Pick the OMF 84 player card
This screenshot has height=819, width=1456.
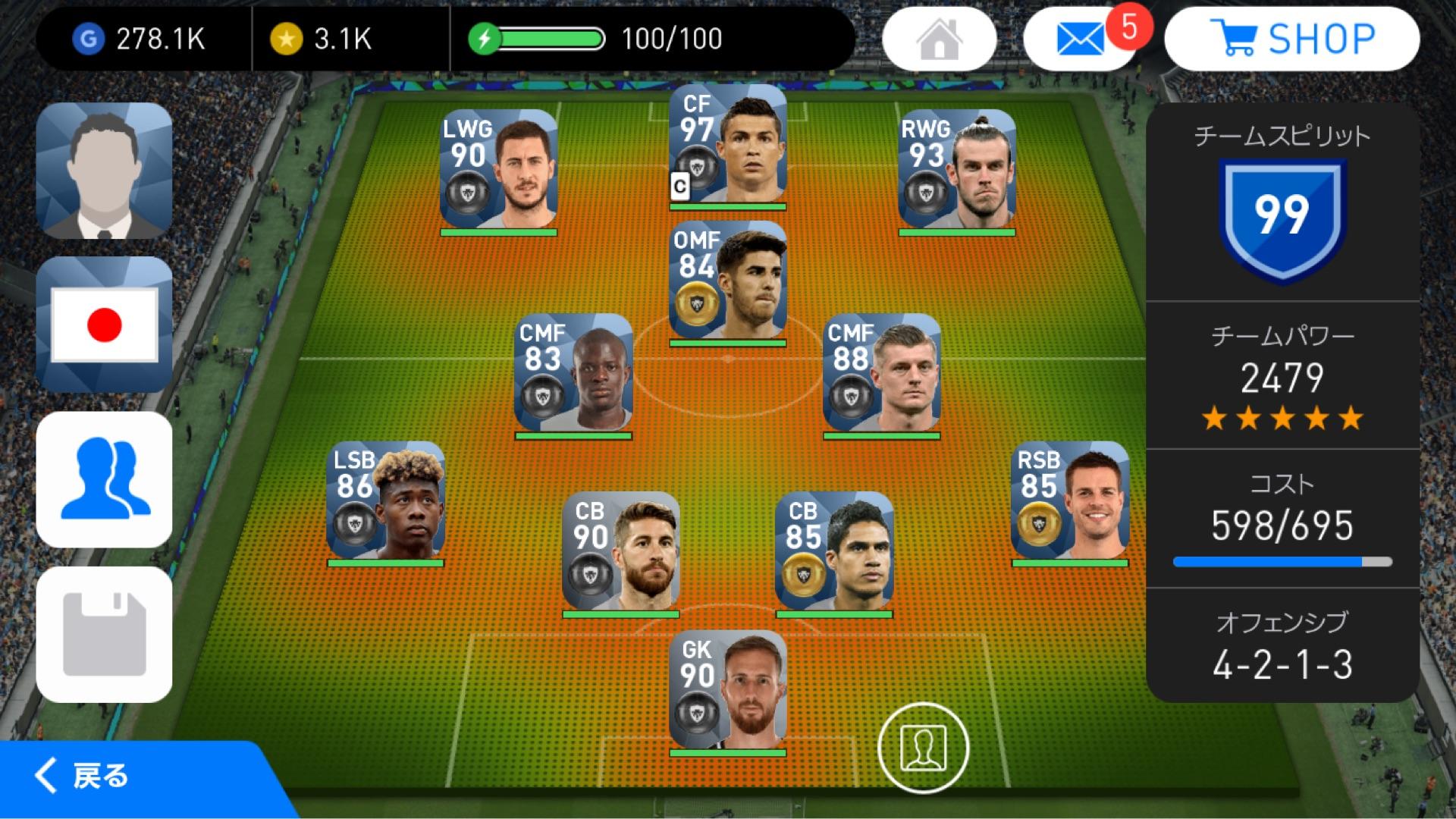coord(728,282)
